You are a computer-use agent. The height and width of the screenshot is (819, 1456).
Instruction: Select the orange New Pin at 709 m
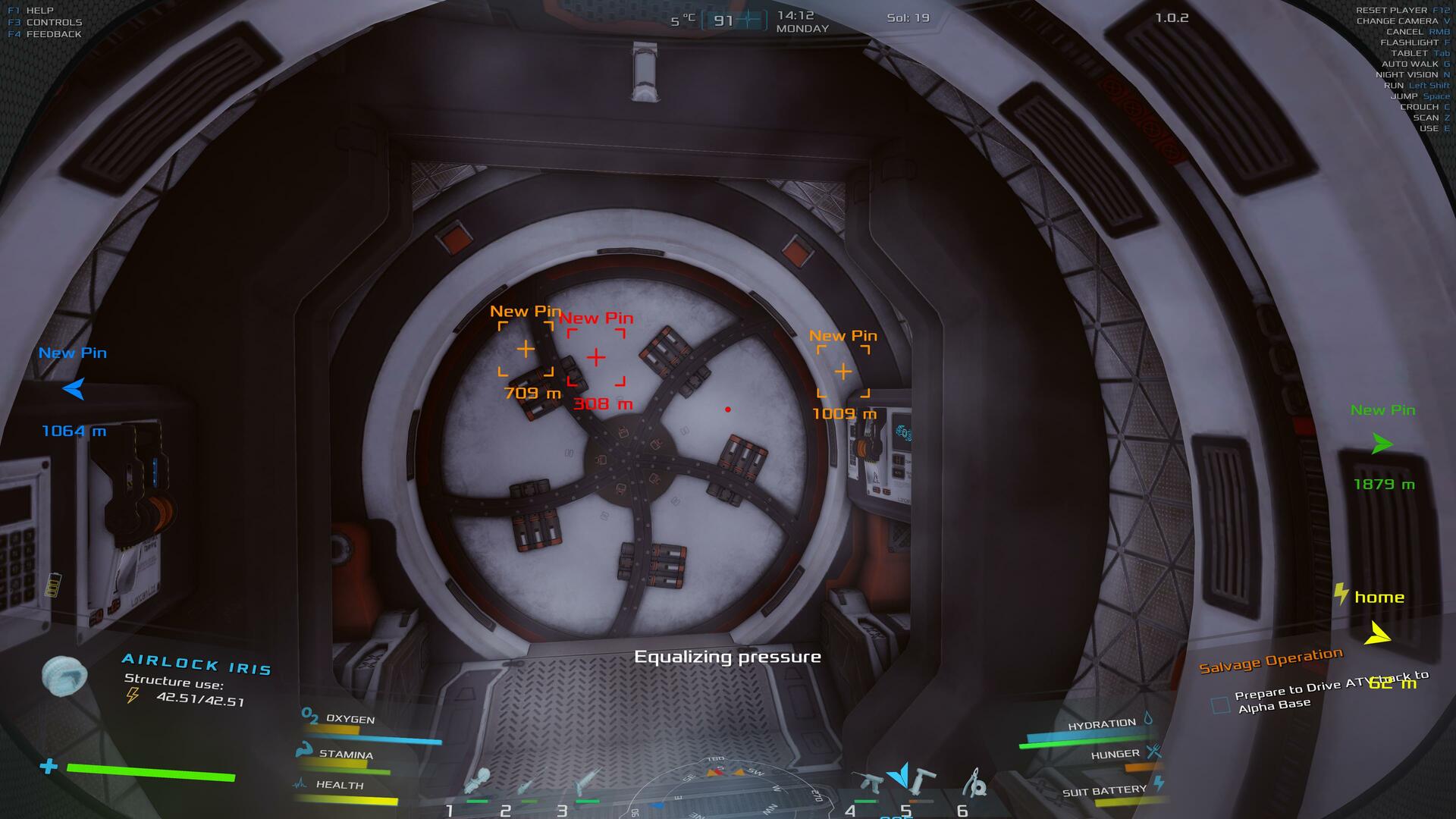(526, 349)
